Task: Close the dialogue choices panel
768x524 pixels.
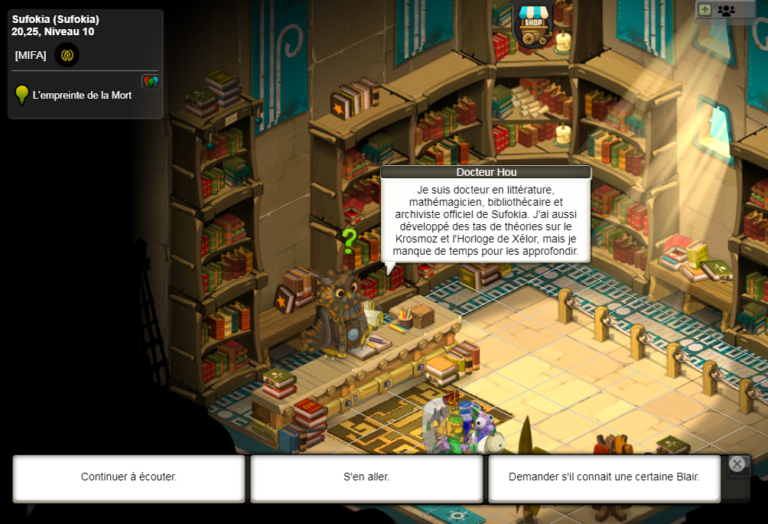Action: (x=737, y=464)
